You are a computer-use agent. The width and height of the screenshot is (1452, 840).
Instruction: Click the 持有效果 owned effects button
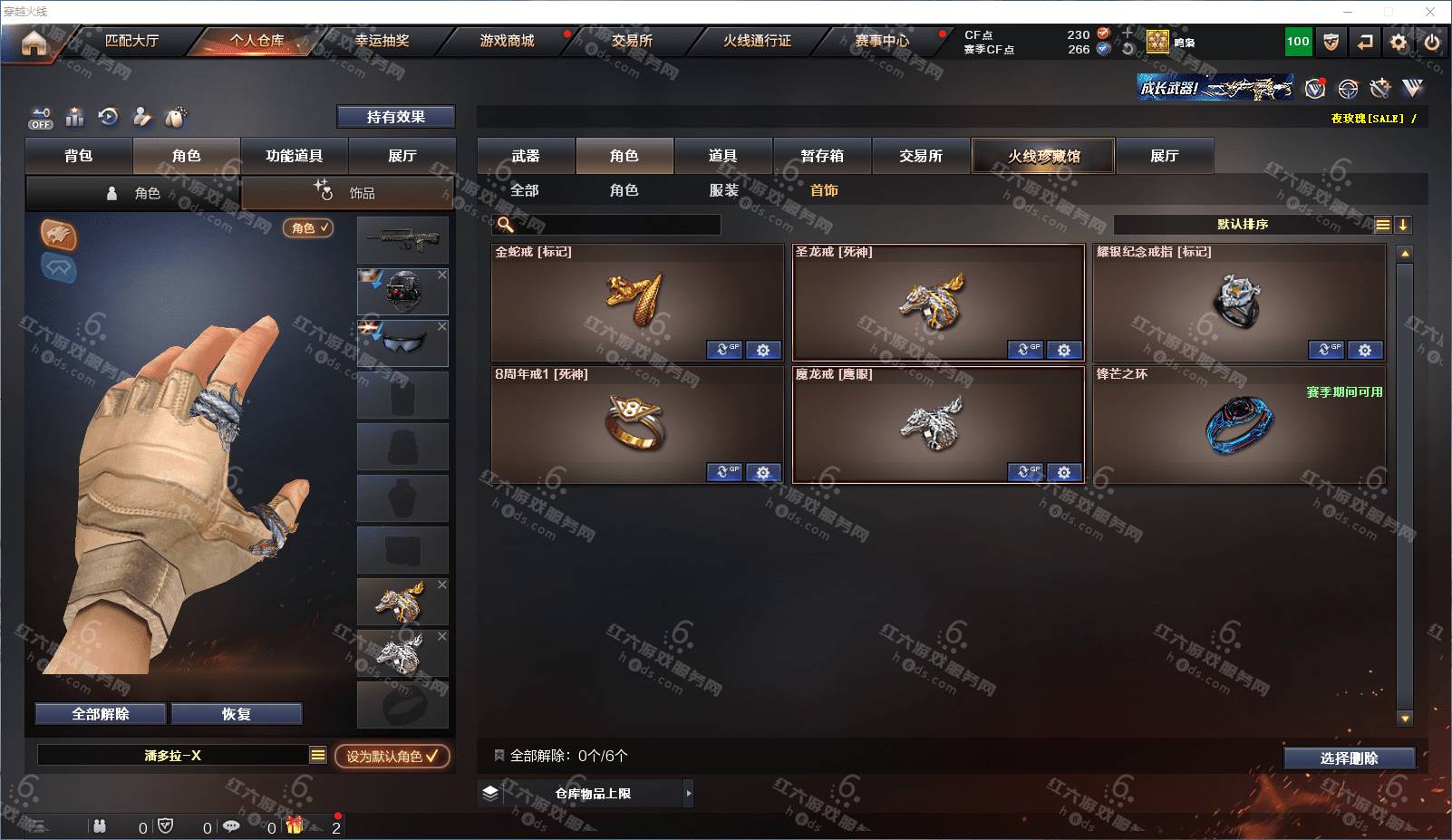pos(395,117)
